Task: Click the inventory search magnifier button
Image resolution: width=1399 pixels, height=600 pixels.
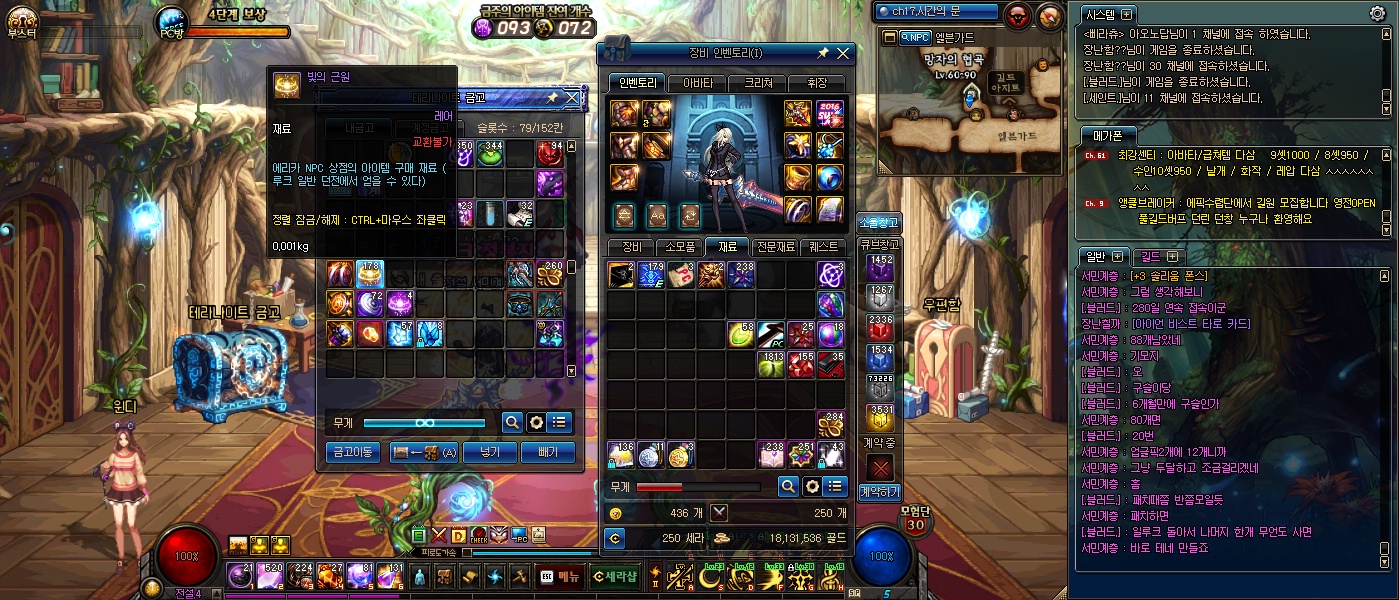Action: click(x=788, y=486)
